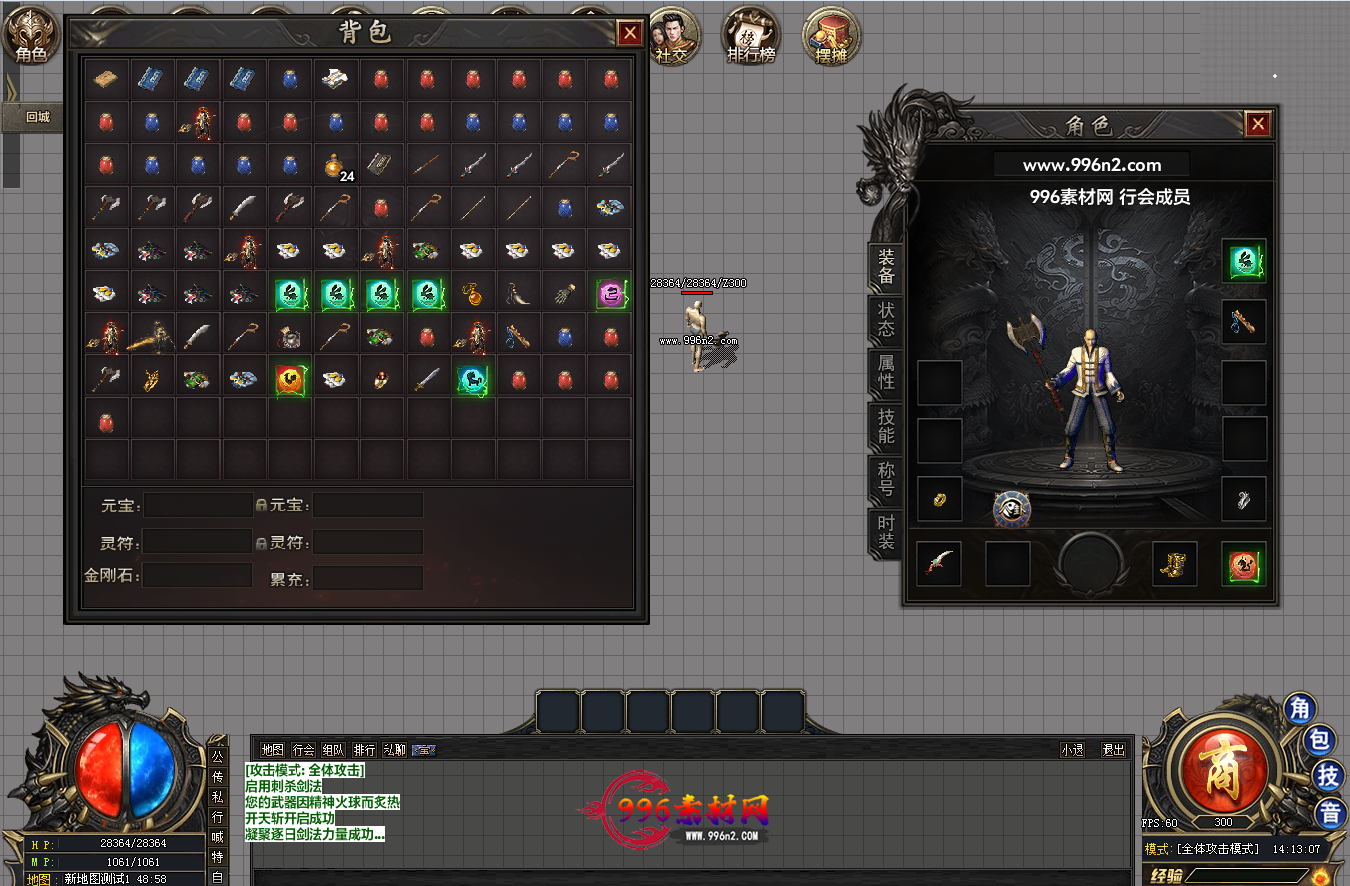Select the 时装 fashion tab
Viewport: 1350px width, 886px height.
click(x=886, y=532)
